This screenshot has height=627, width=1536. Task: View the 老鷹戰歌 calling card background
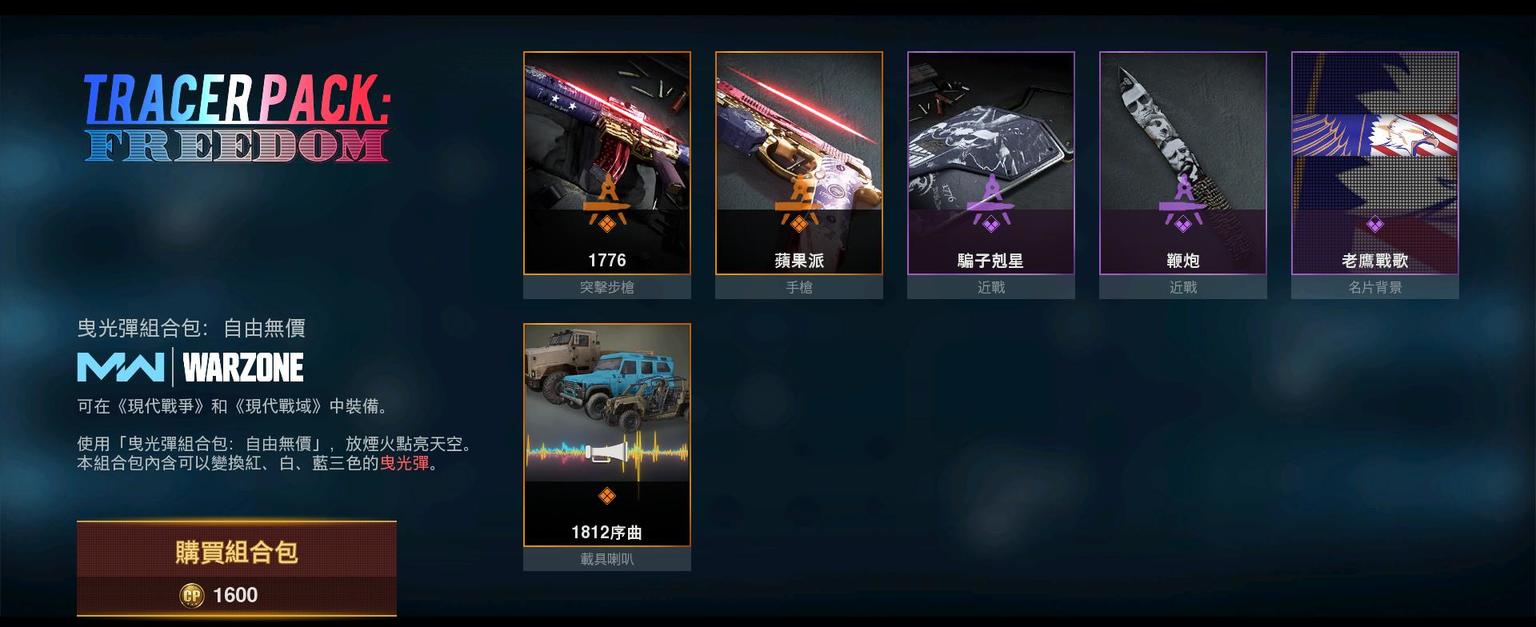point(1375,163)
